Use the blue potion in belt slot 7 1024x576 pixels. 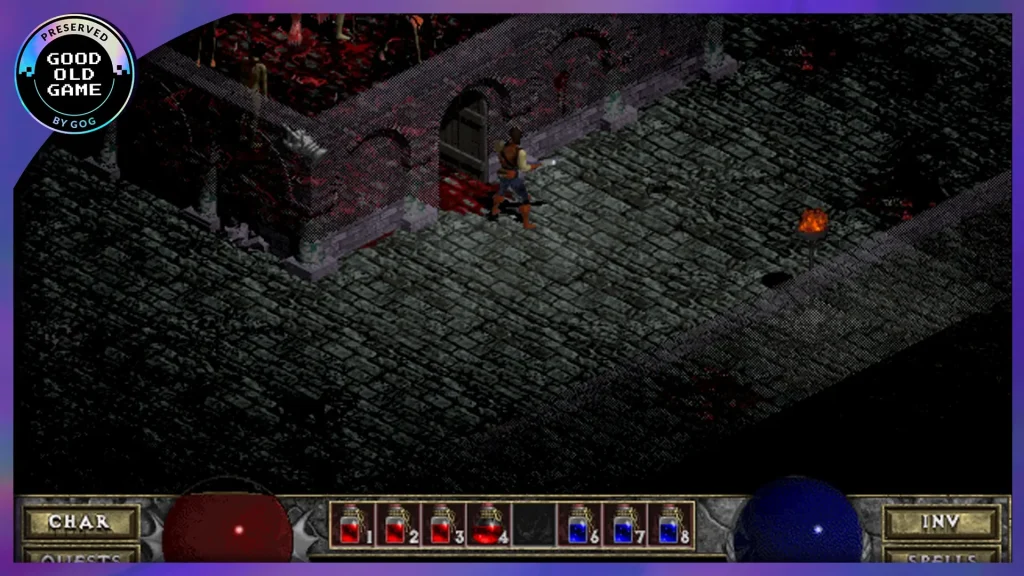coord(625,525)
